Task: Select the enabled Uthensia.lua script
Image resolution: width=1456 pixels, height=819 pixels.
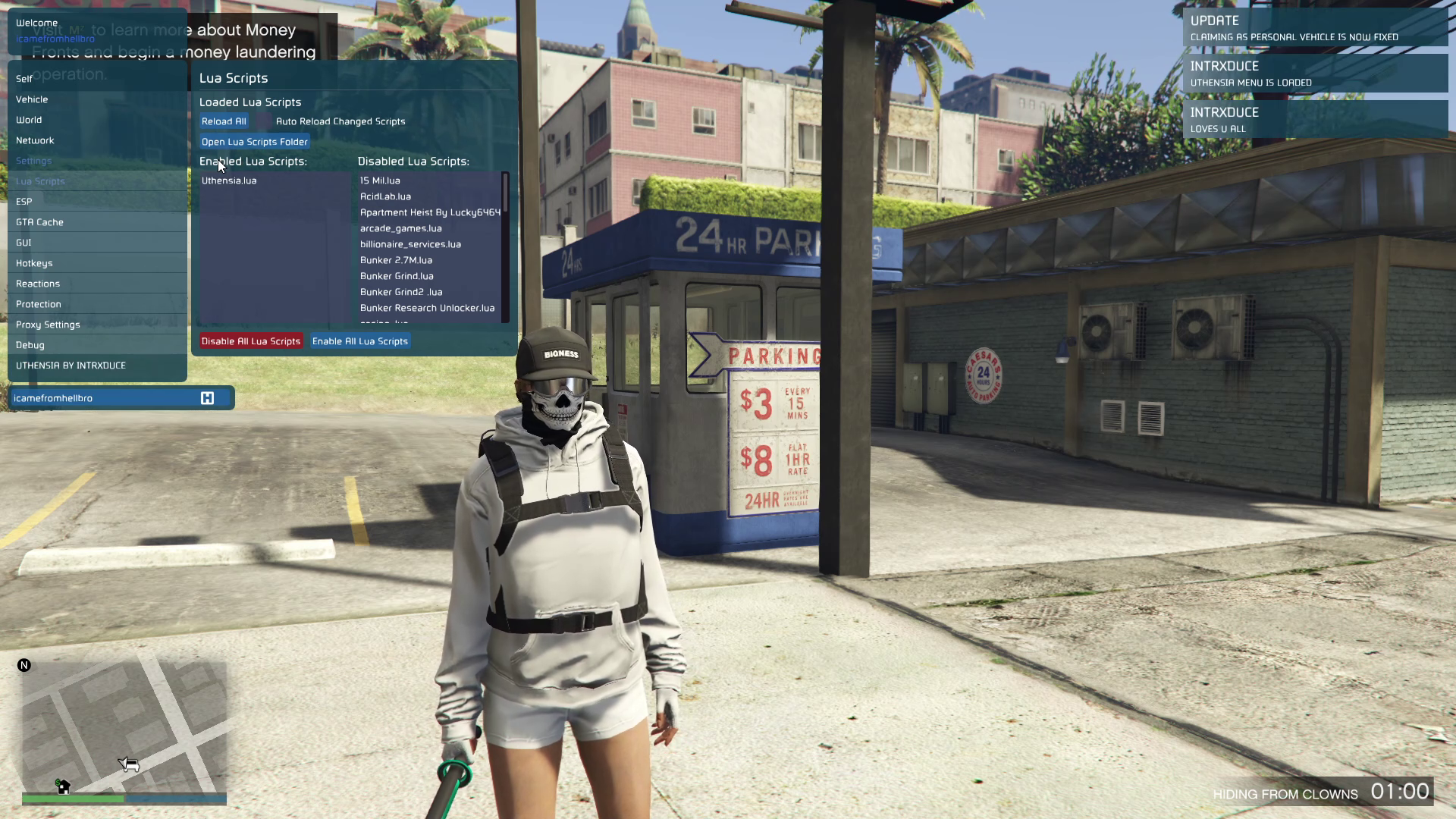Action: pyautogui.click(x=229, y=180)
